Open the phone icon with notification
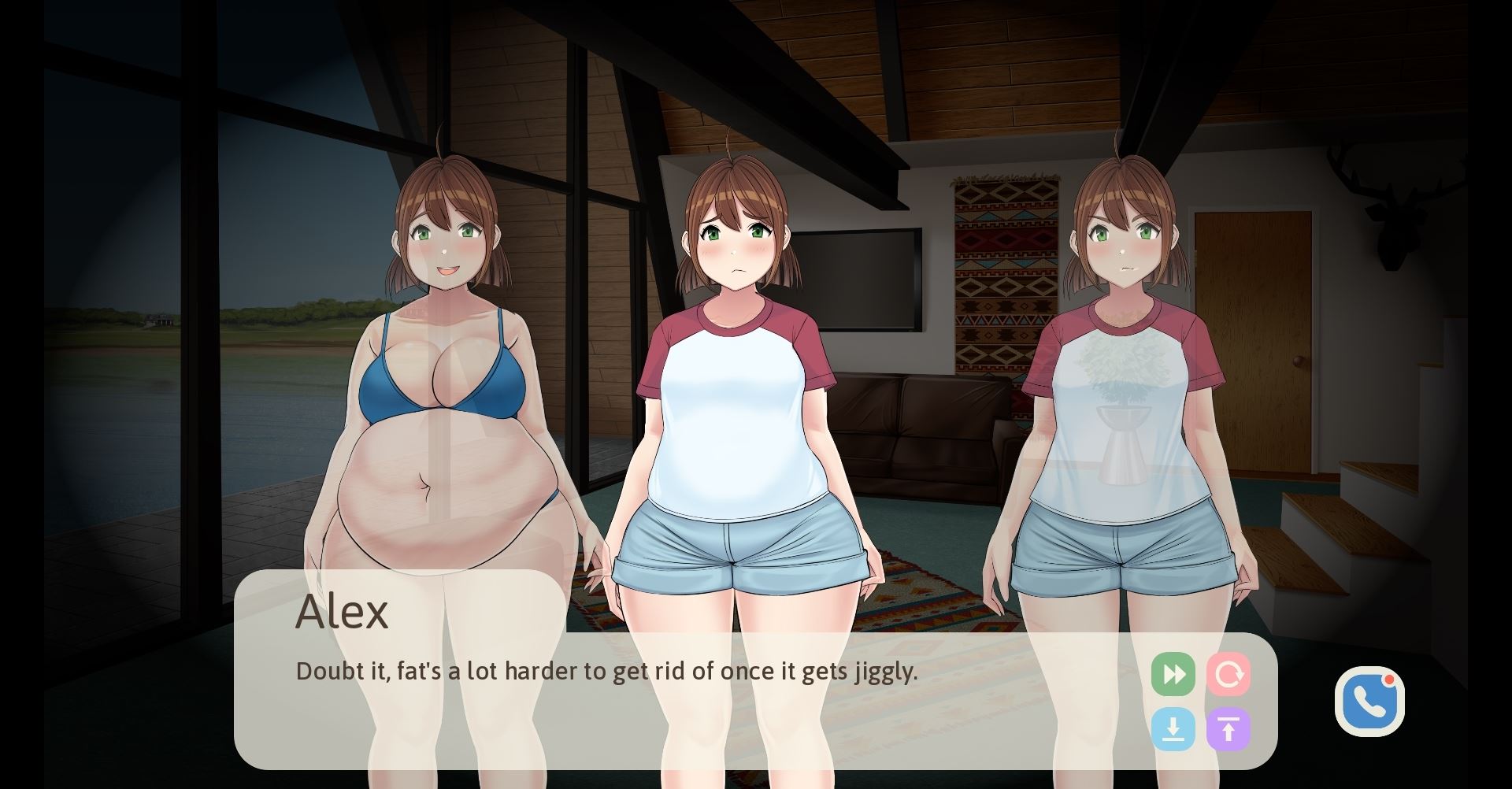1512x789 pixels. (1369, 702)
